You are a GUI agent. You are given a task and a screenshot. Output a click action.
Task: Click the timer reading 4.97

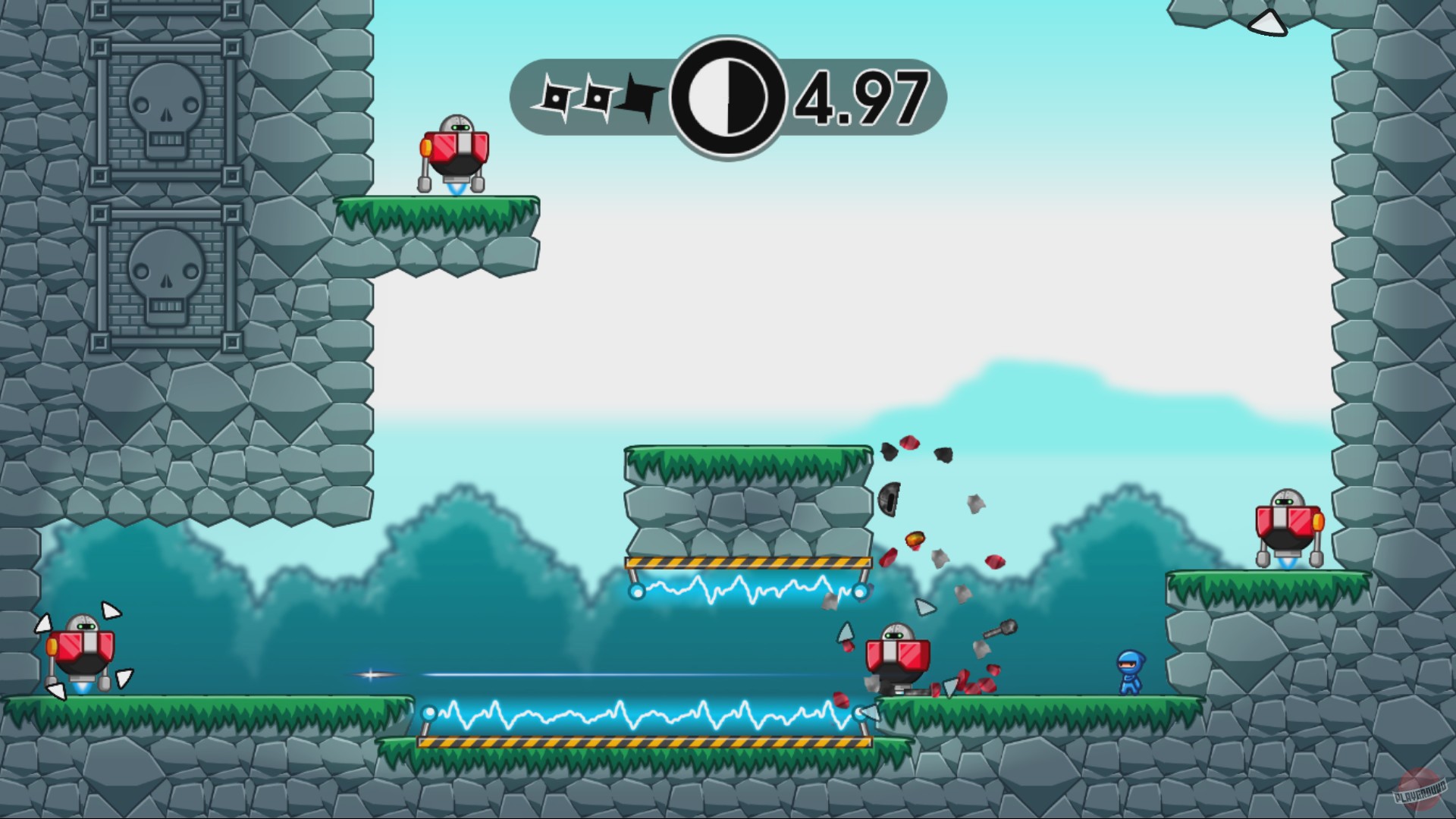point(861,97)
